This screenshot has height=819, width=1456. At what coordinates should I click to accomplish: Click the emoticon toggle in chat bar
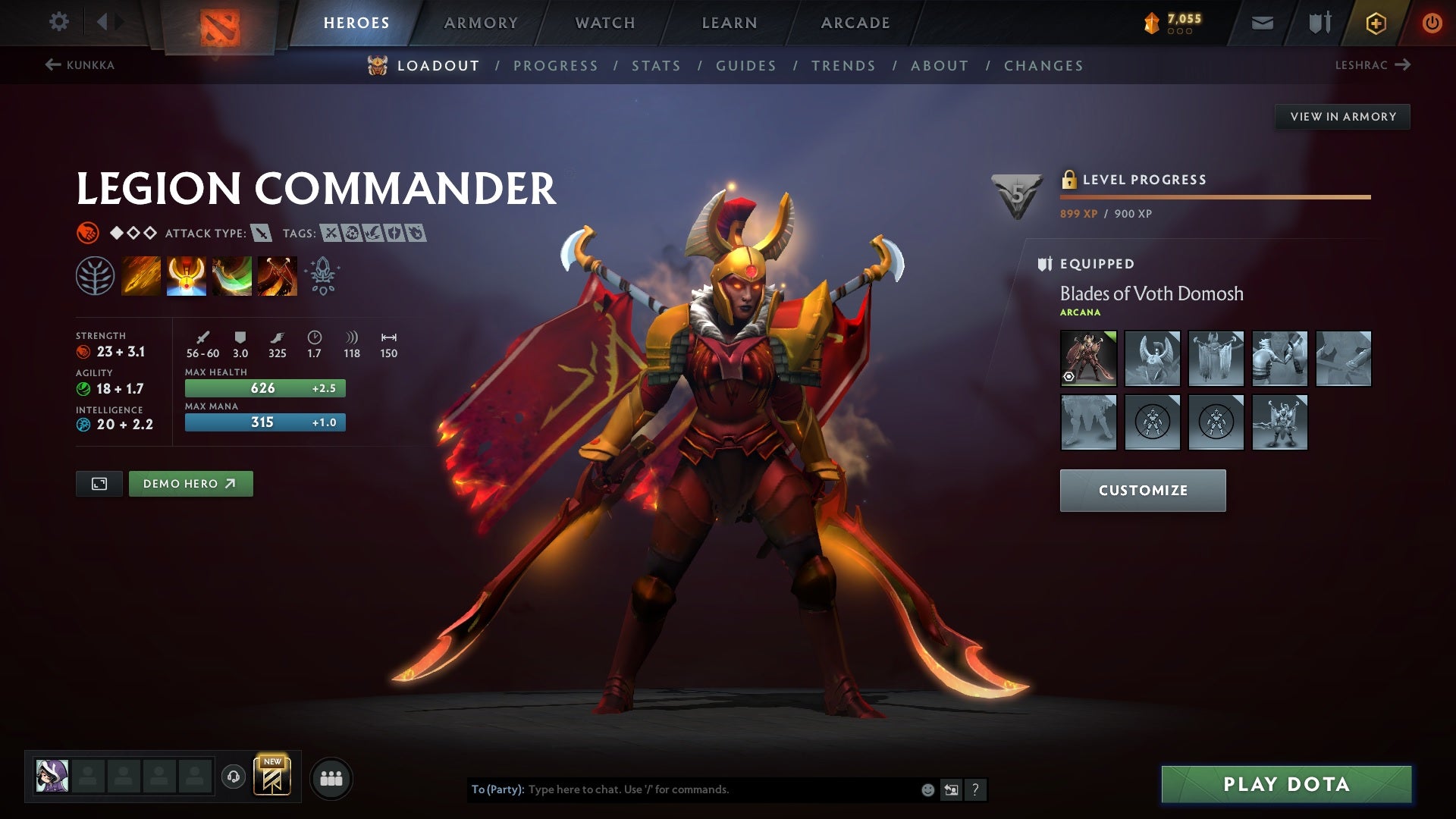[927, 789]
